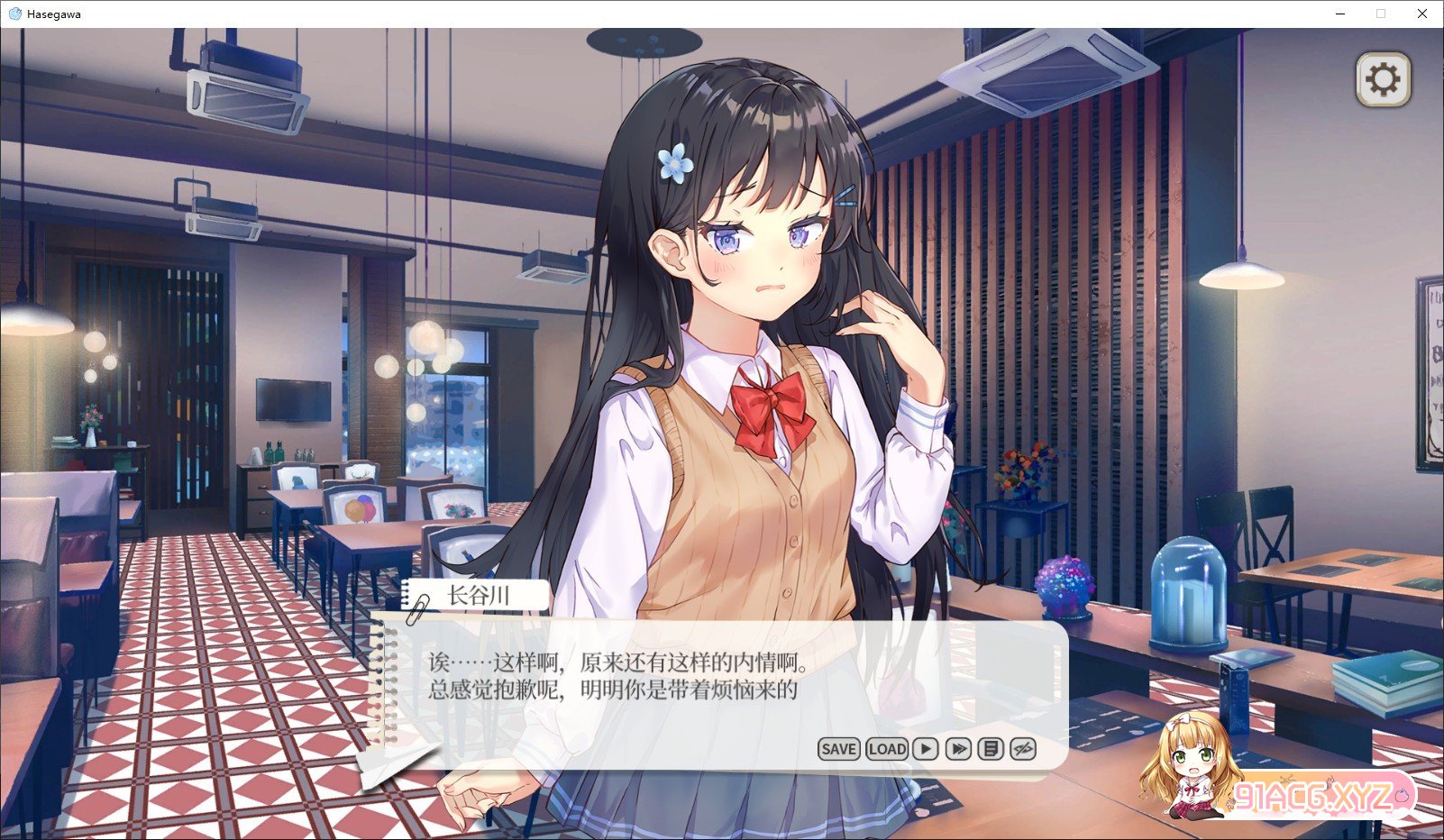Click the SAVE button
The height and width of the screenshot is (840, 1444).
click(x=838, y=749)
